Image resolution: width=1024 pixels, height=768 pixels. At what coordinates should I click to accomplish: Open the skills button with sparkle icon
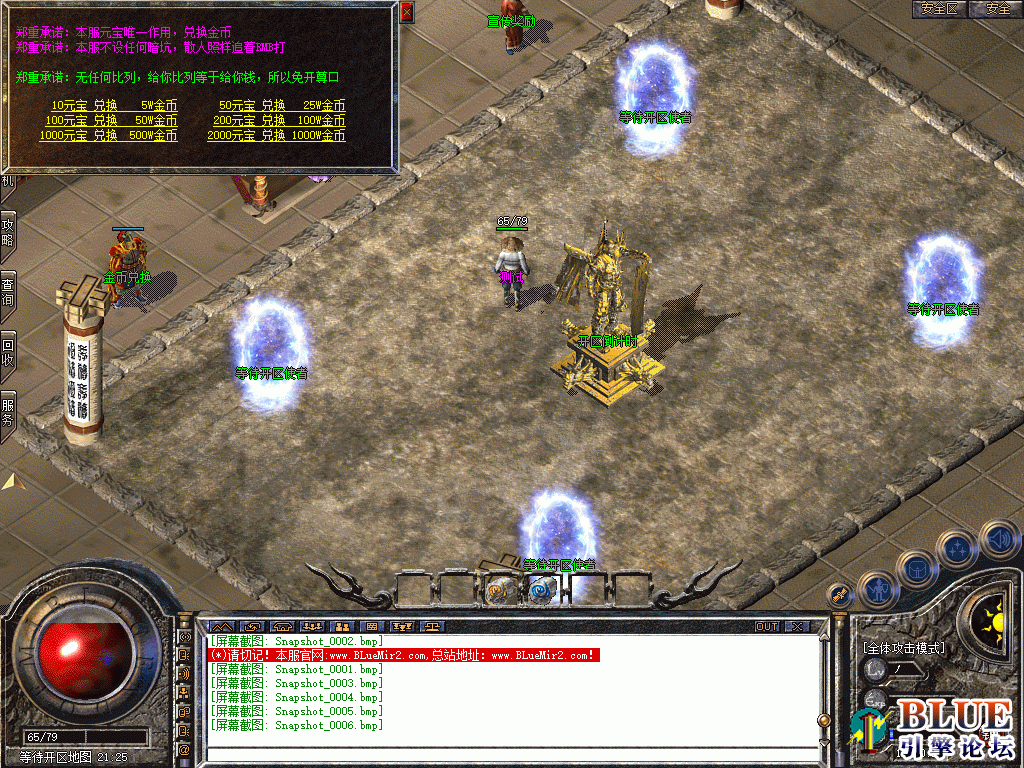point(957,549)
